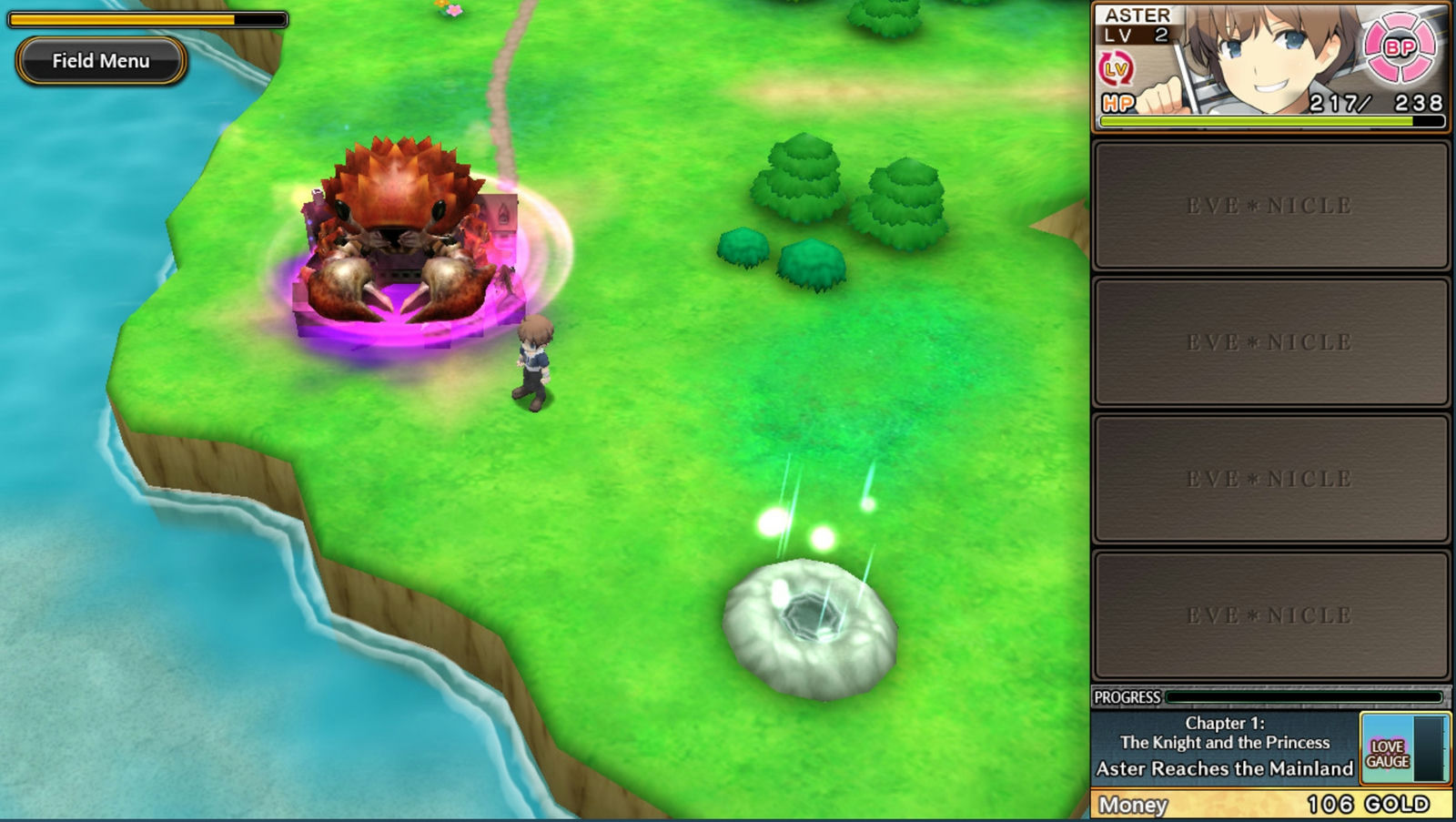This screenshot has width=1456, height=822.
Task: Select the red LV level-up icon
Action: coord(1116,69)
